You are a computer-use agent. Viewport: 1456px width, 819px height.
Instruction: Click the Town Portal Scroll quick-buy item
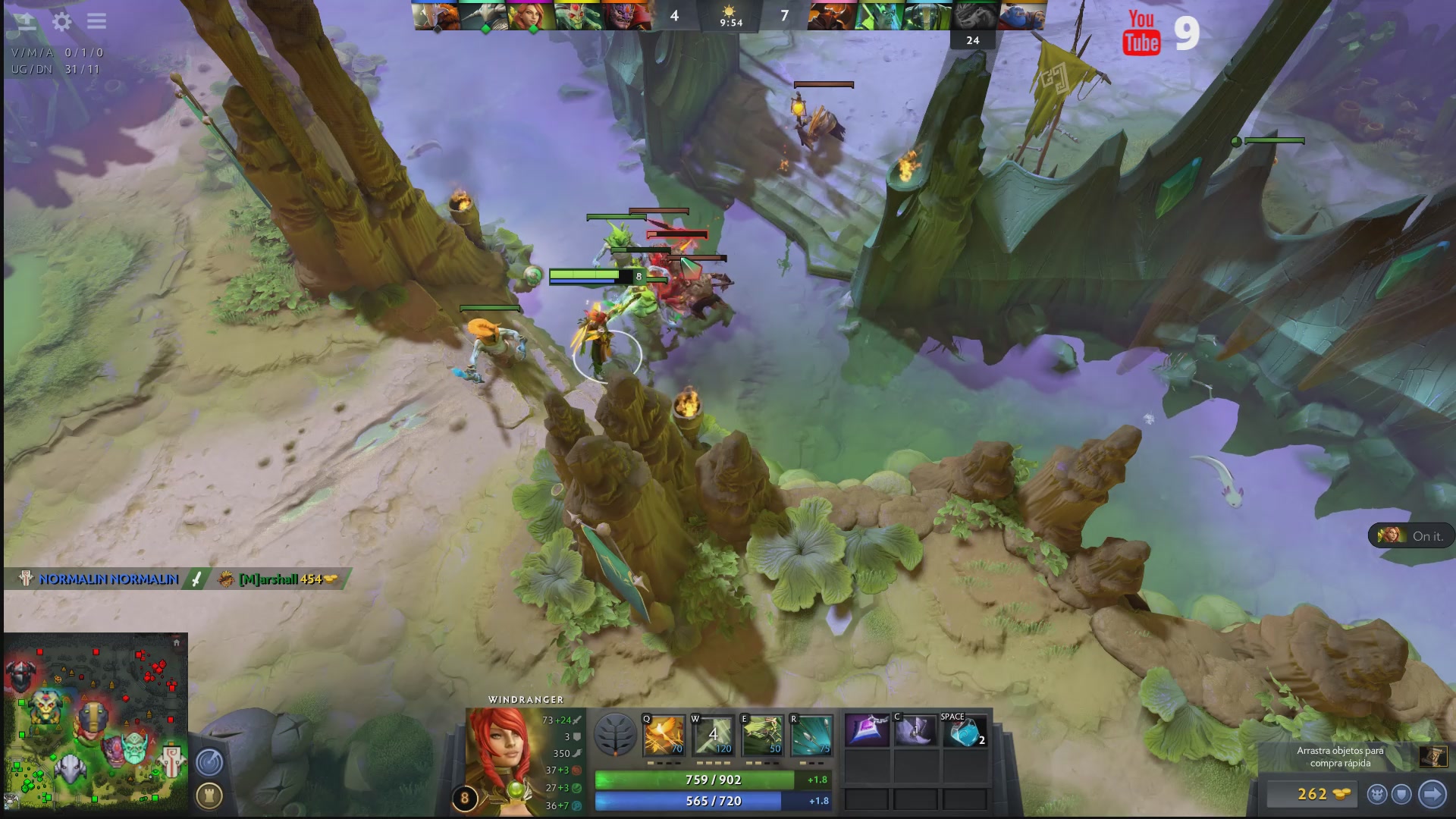(1432, 756)
